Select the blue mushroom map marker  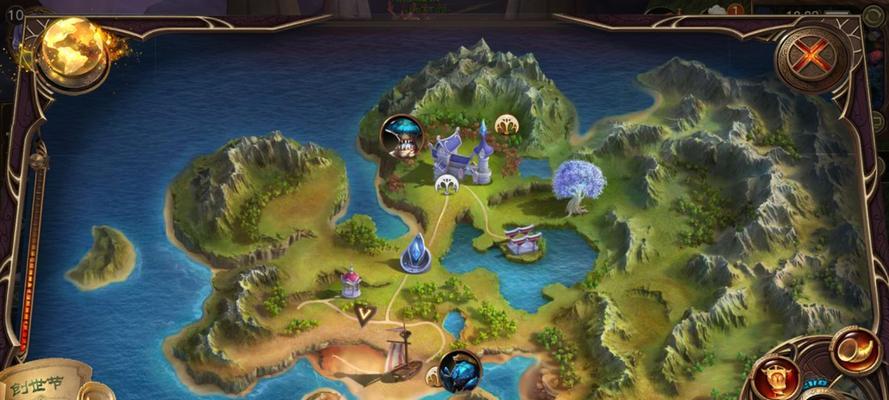click(401, 137)
